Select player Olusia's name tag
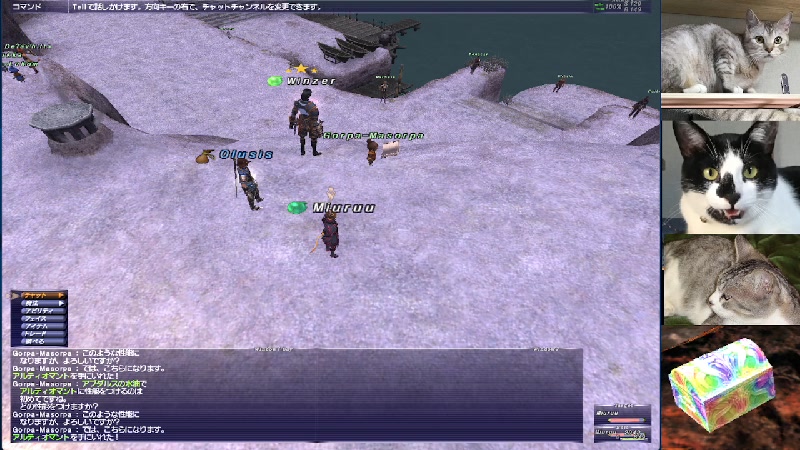The image size is (800, 450). tap(246, 155)
